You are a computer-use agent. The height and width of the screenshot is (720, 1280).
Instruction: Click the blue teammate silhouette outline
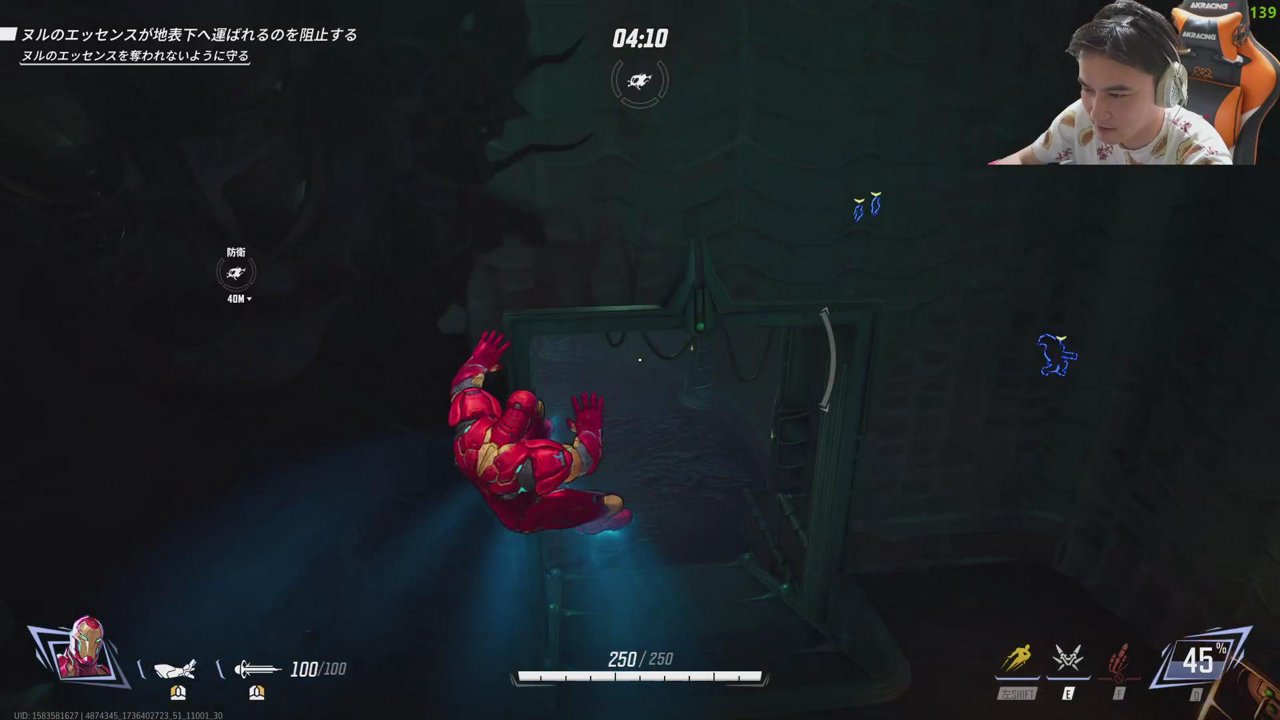(1057, 355)
